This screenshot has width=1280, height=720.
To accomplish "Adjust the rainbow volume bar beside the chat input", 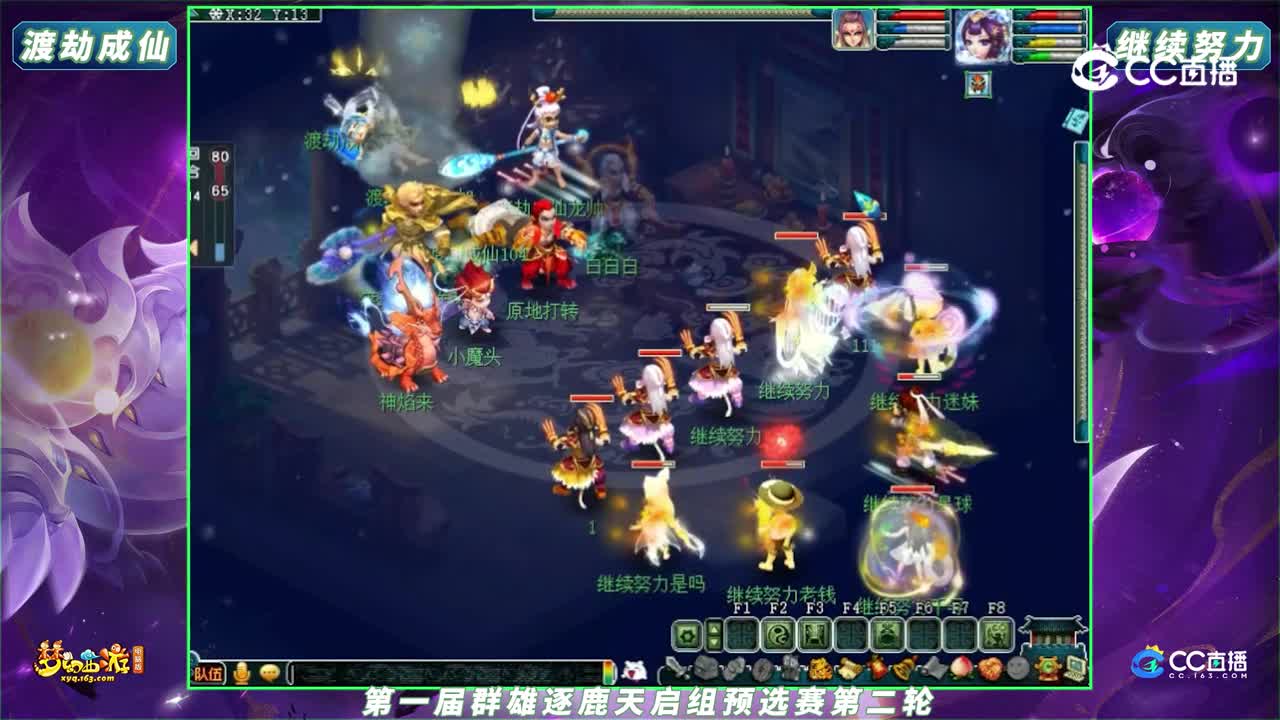I will (608, 670).
